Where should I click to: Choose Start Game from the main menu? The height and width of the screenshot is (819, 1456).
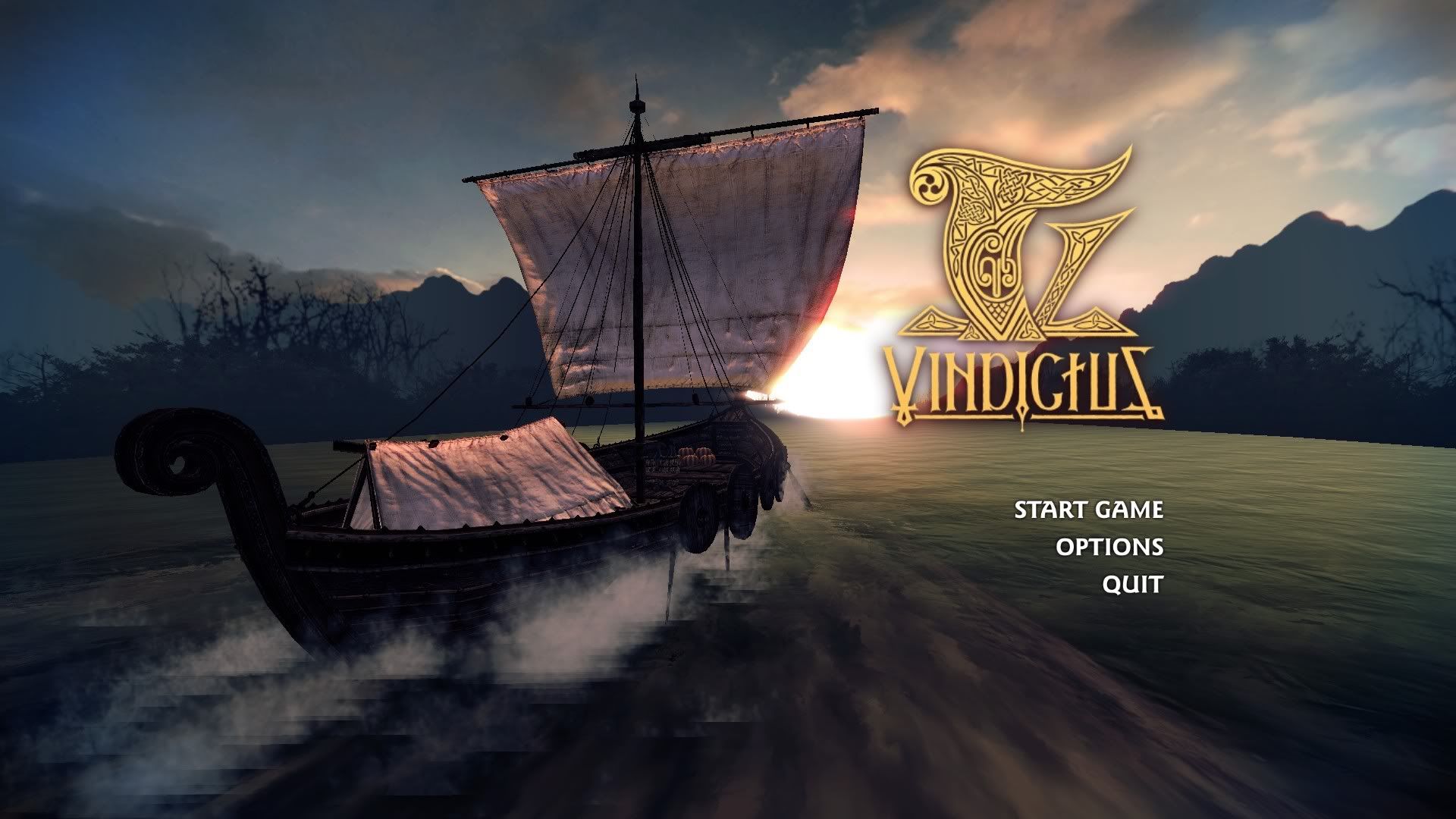[x=1088, y=510]
